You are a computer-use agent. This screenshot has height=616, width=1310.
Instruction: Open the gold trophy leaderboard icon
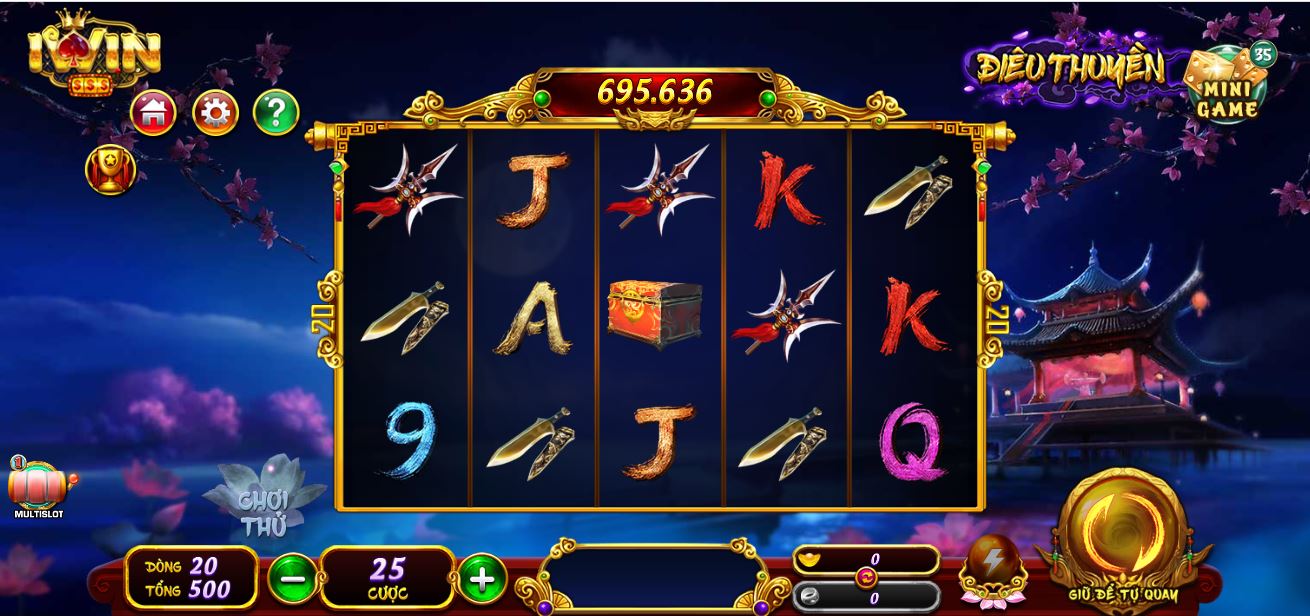coord(110,169)
